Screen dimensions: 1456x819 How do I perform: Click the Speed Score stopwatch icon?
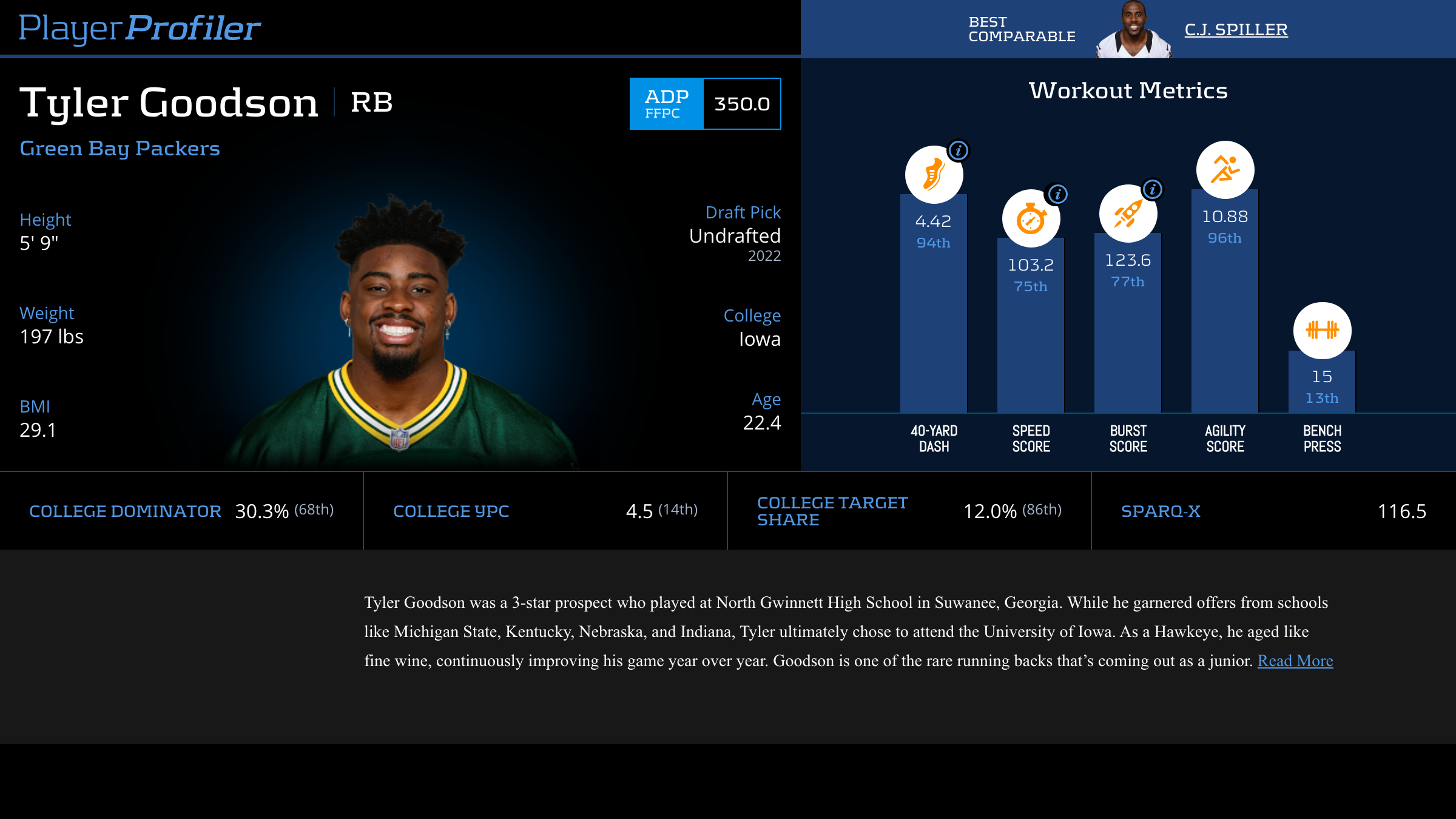point(1030,218)
